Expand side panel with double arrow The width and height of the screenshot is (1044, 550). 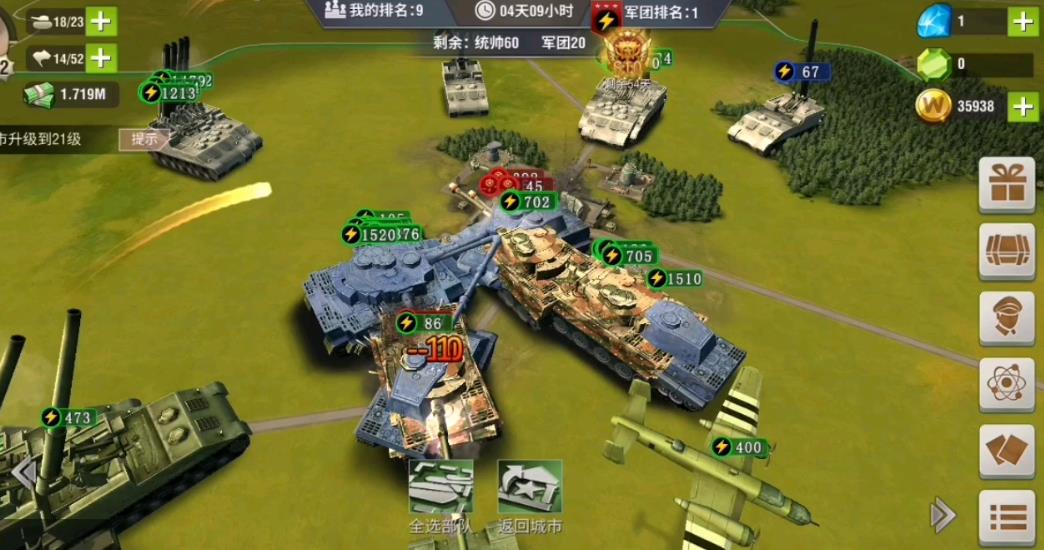coord(942,515)
